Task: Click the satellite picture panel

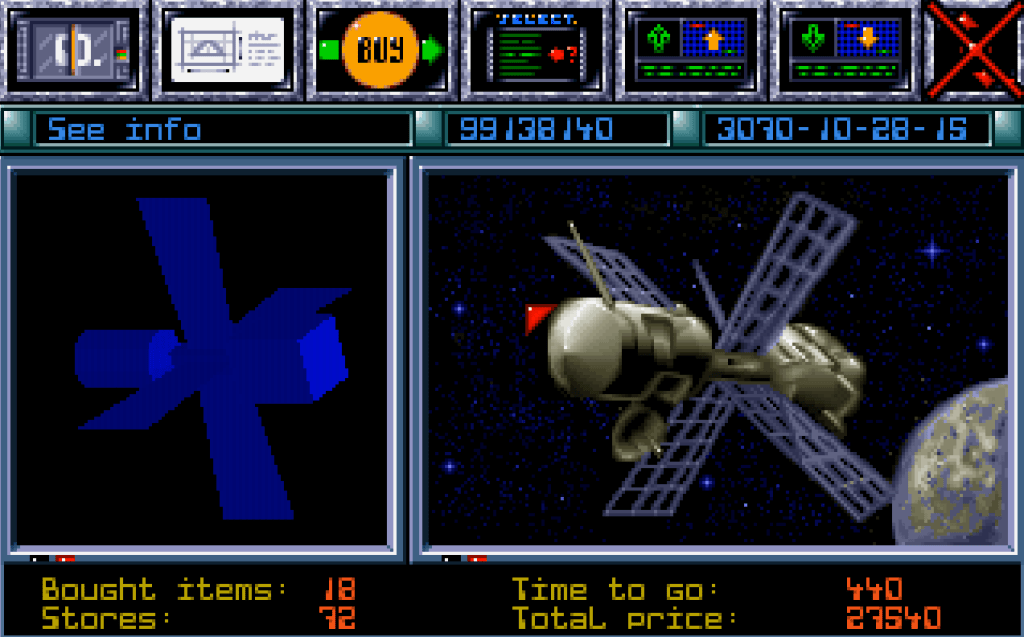Action: (718, 360)
